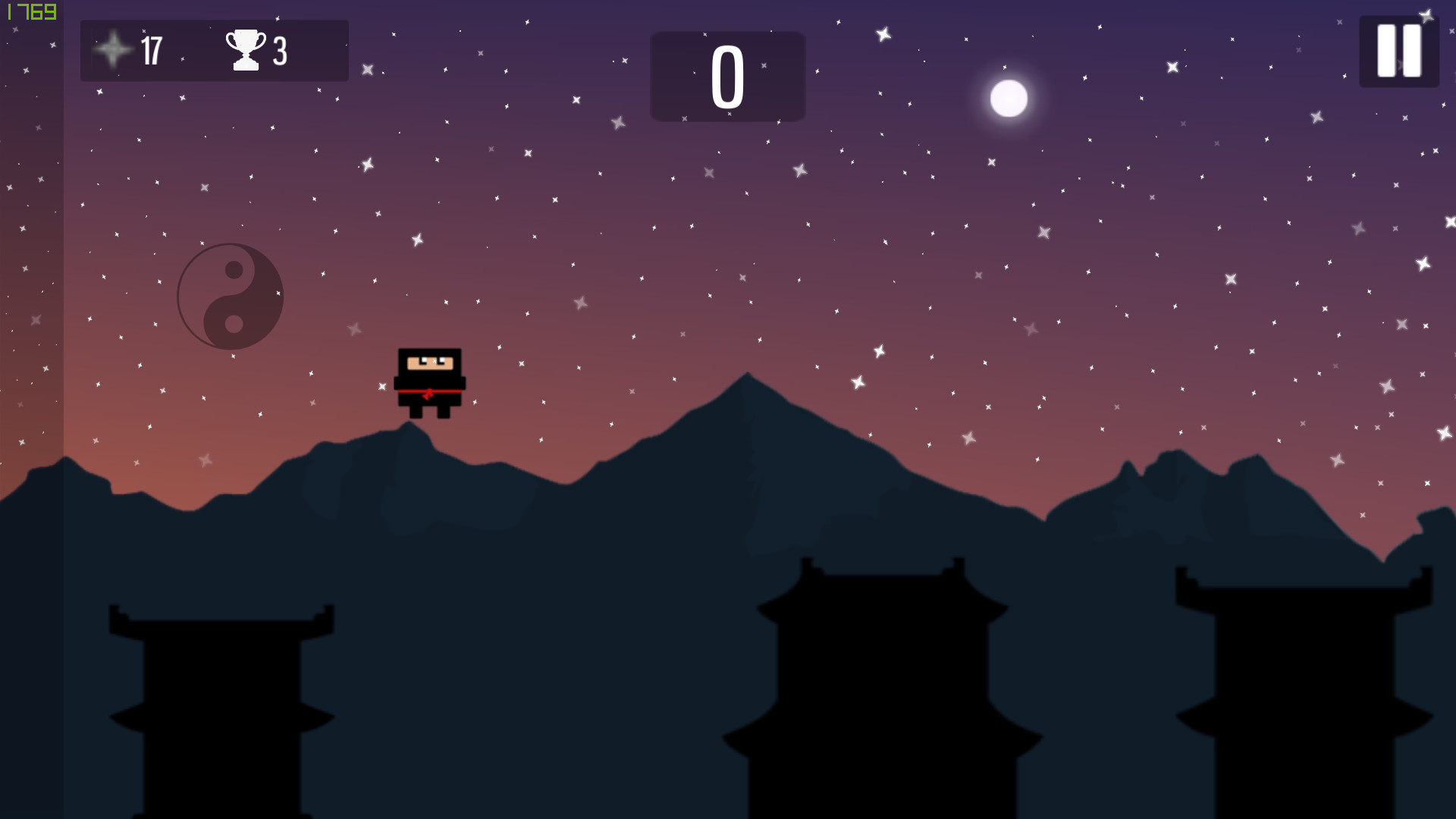Click the glowing moon in the sky

(x=1008, y=96)
